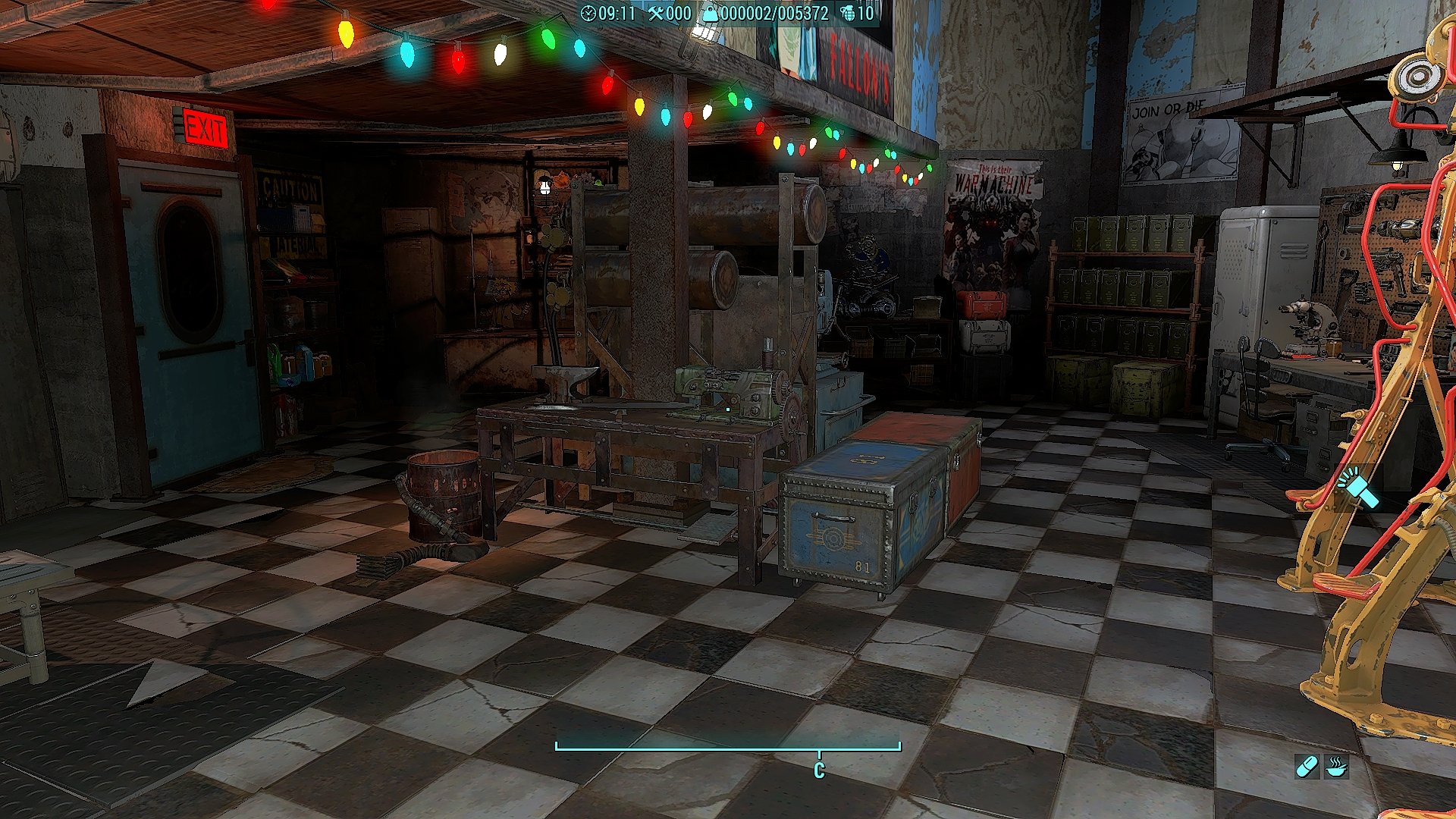The image size is (1456, 819).
Task: Select the pill status effect icon
Action: [x=1307, y=767]
